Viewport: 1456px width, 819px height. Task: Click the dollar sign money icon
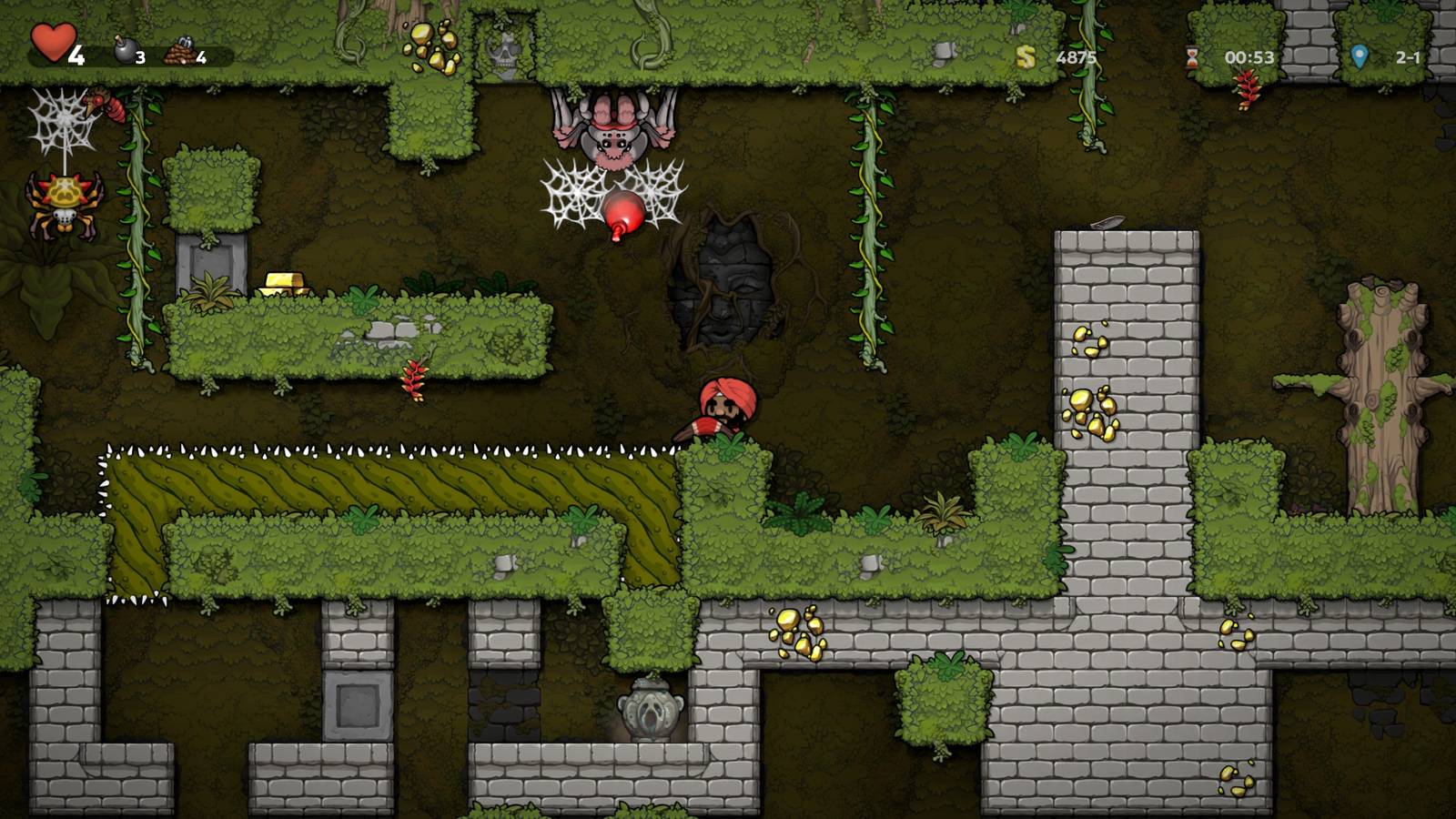coord(1026,56)
